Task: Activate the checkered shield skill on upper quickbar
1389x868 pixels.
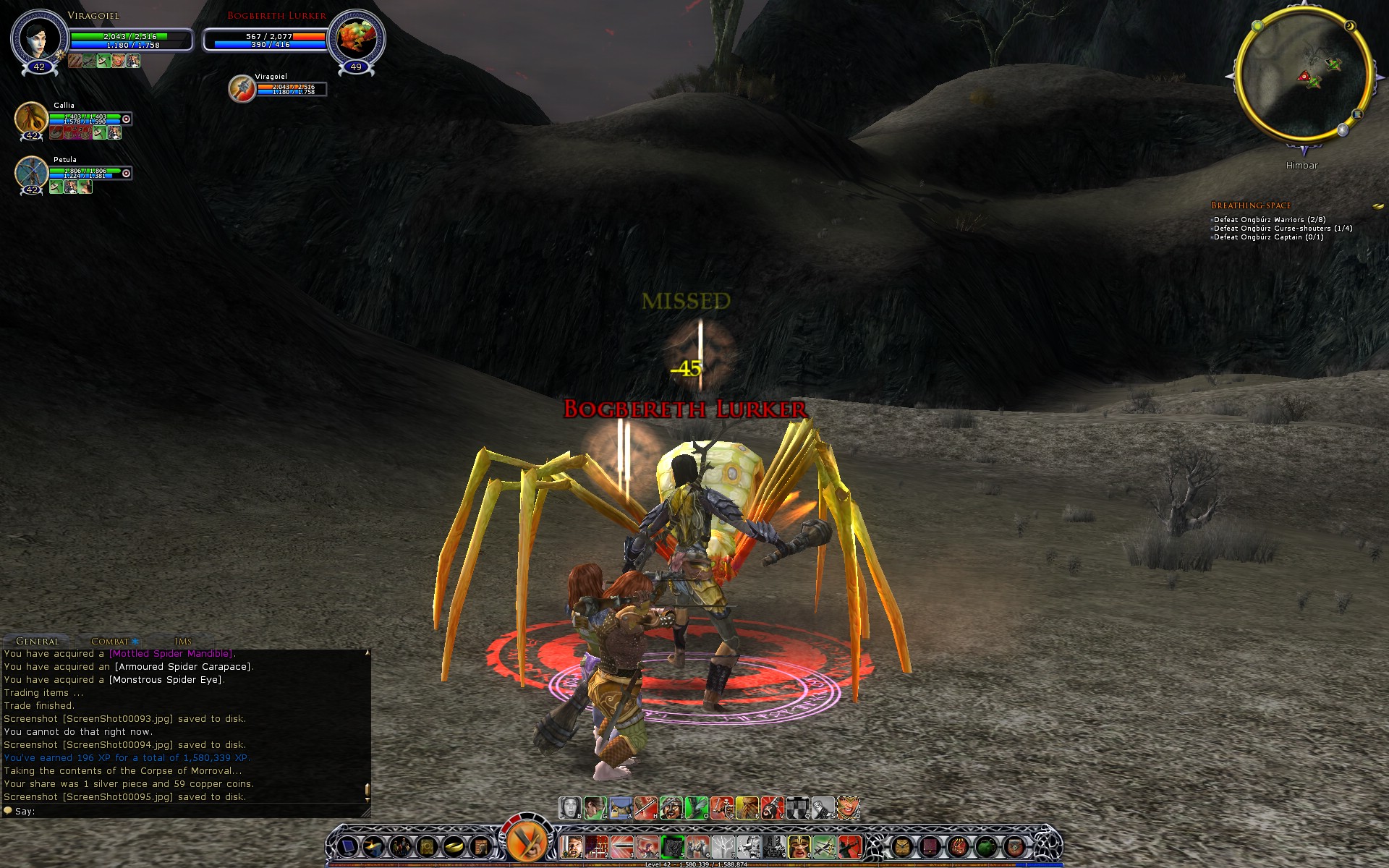Action: [797, 807]
